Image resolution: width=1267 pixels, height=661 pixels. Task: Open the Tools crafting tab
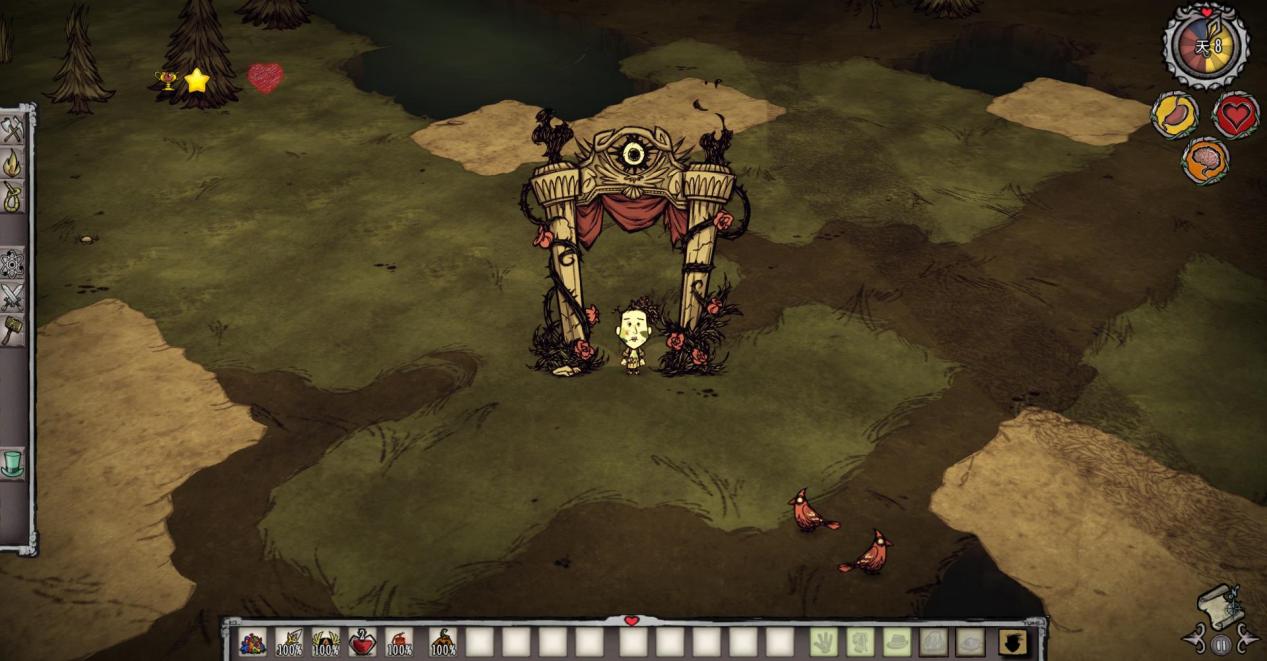point(12,130)
